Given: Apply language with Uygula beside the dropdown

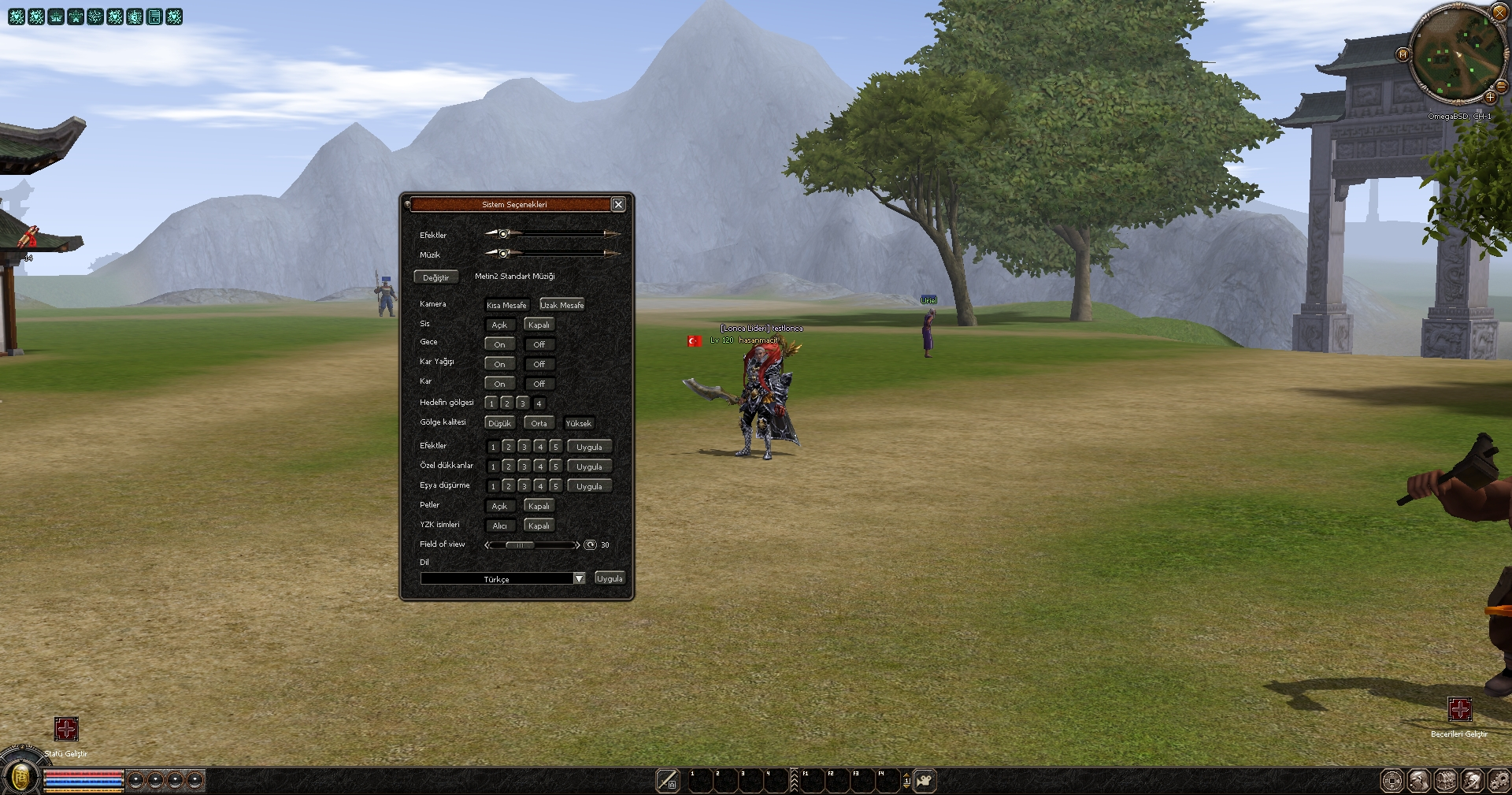Looking at the screenshot, I should [x=610, y=578].
